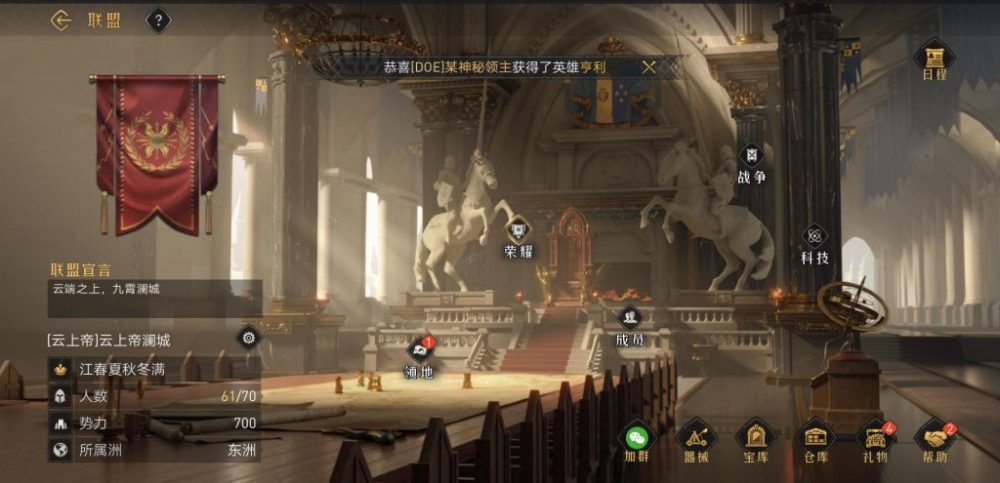Screen dimensions: 1000x483
Task: Select the leader row 江春夏秋冬满
Action: tap(155, 368)
